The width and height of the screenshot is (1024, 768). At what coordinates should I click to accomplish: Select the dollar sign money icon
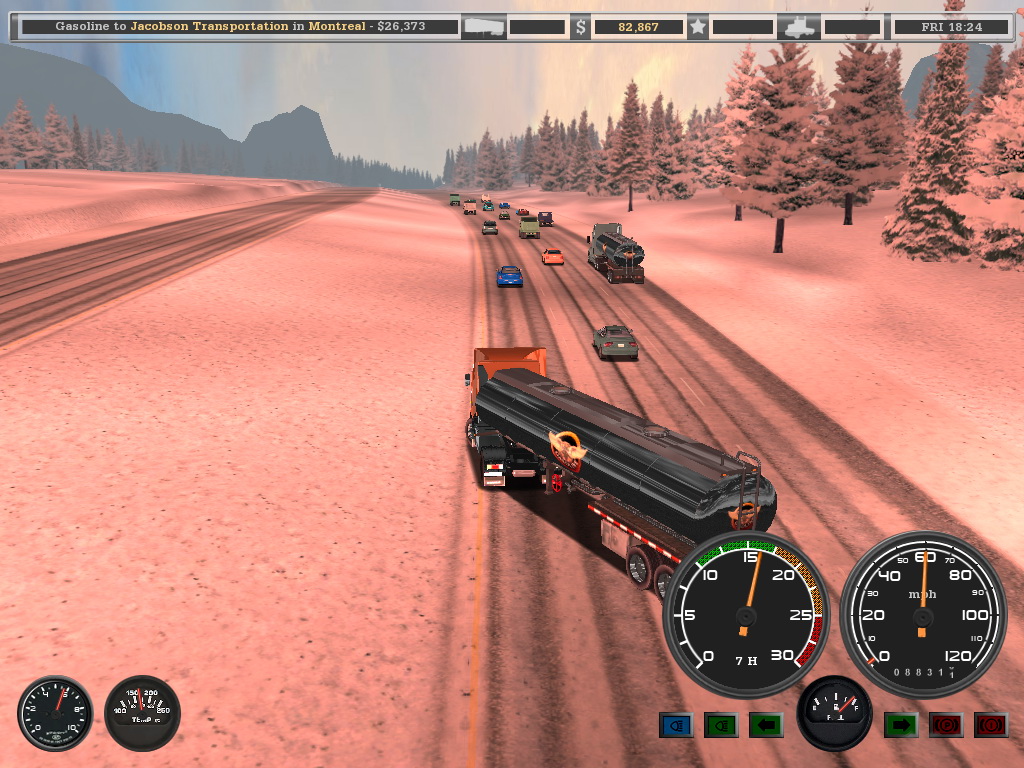click(x=581, y=27)
